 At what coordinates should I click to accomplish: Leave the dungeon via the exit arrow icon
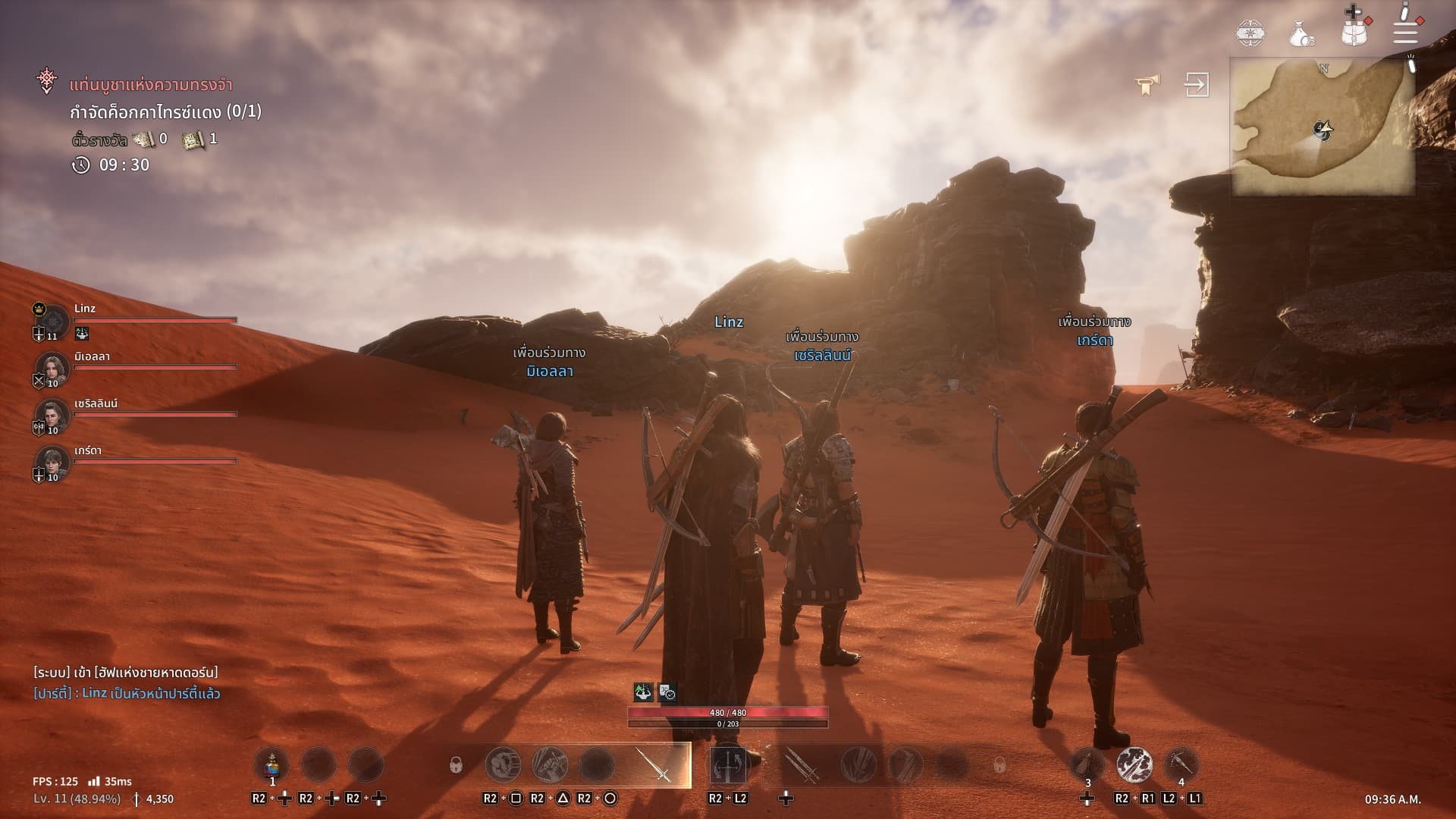click(x=1197, y=84)
